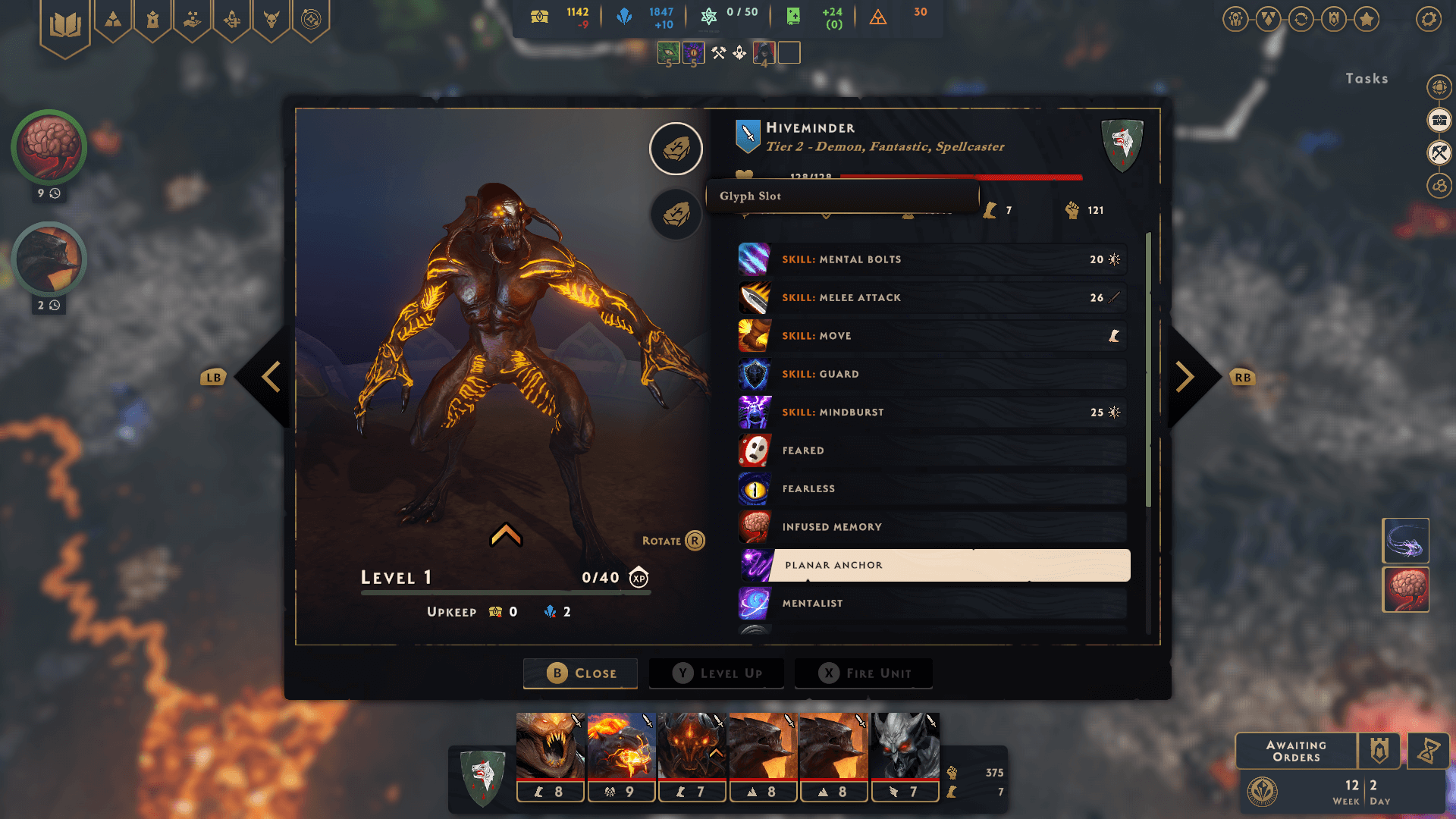Screen dimensions: 1456x819
Task: Select the Guard skill row
Action: [933, 374]
